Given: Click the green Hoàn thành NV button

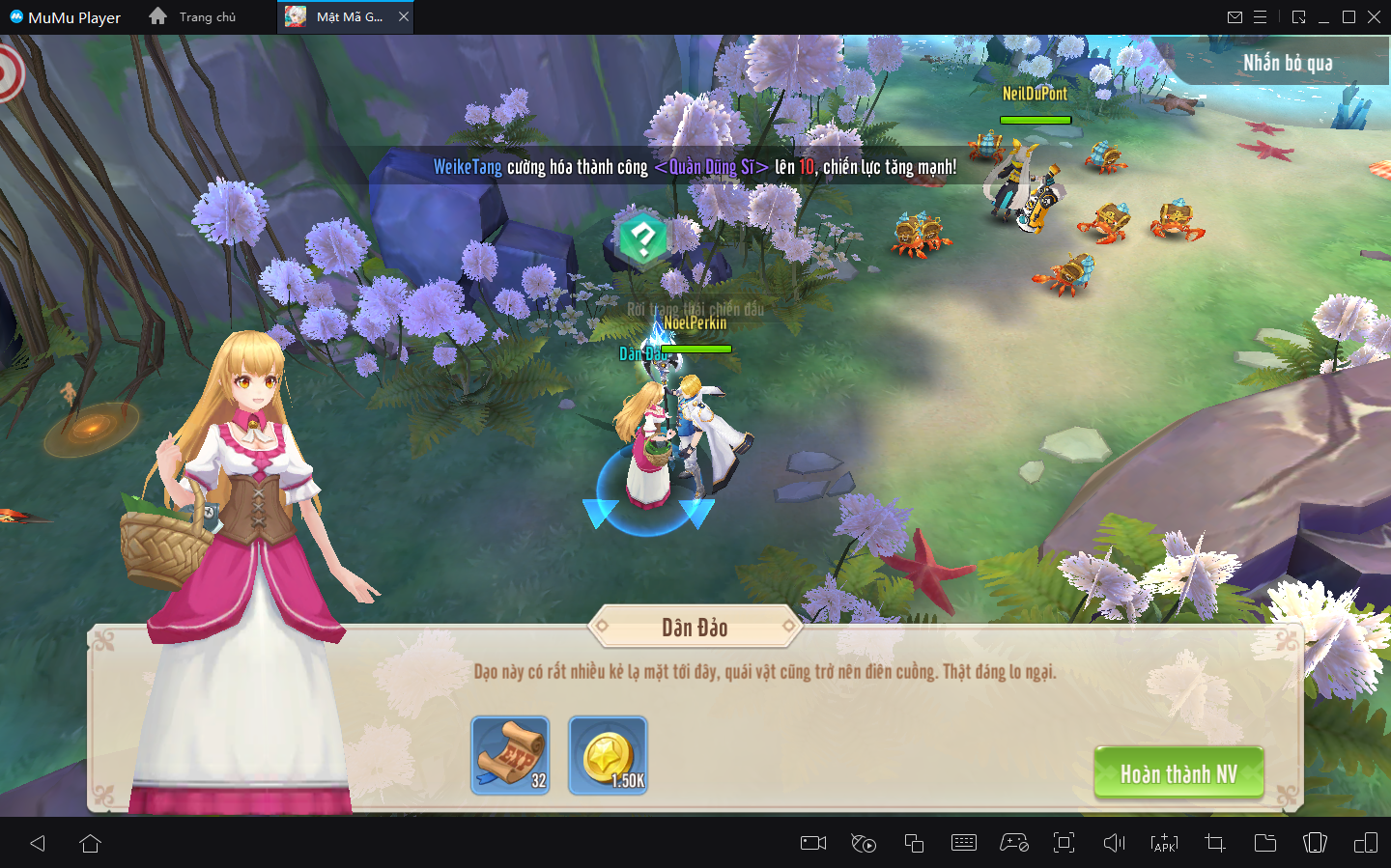Looking at the screenshot, I should [x=1178, y=773].
